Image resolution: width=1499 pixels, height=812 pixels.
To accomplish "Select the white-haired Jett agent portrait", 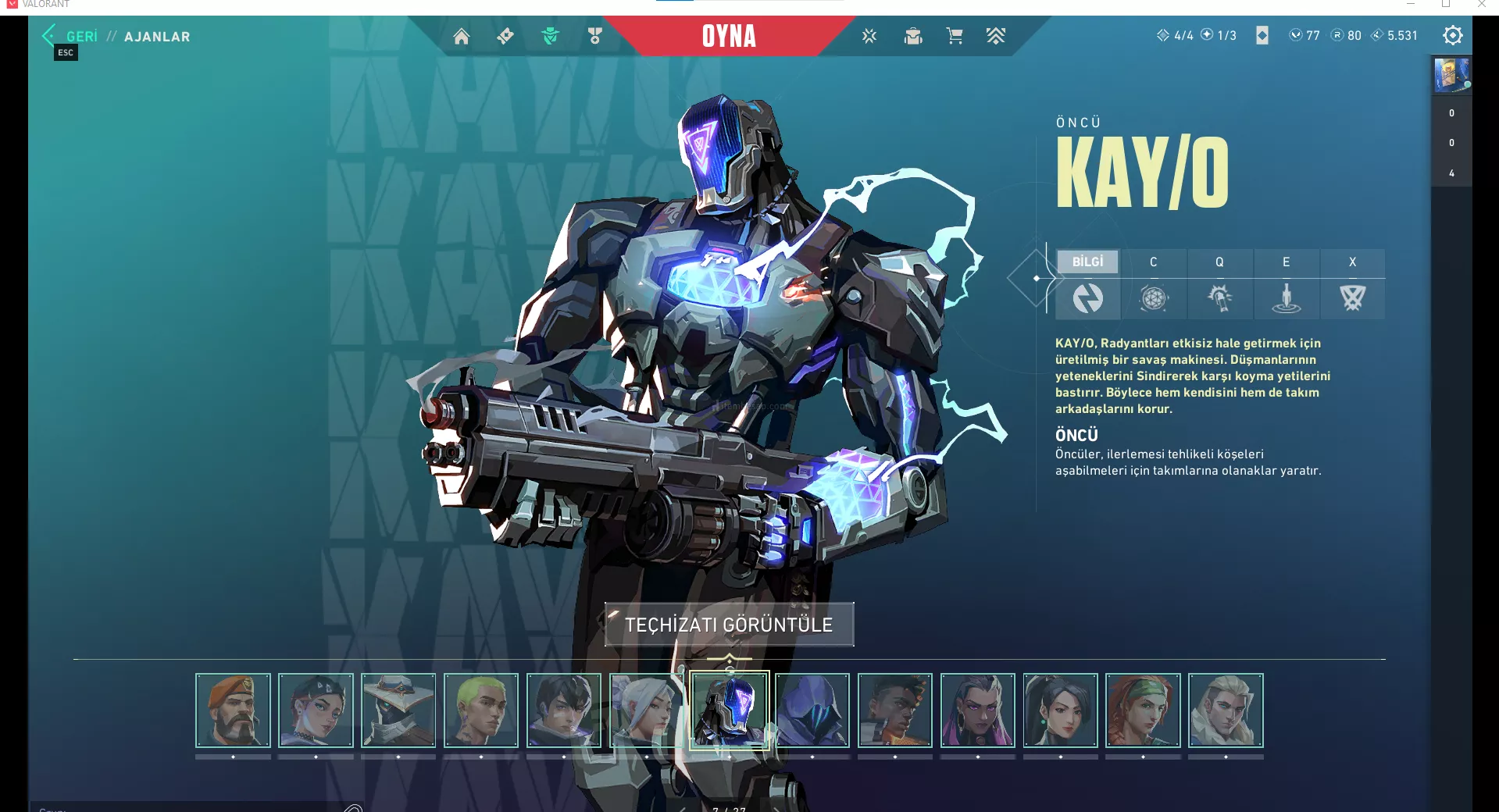I will [646, 710].
